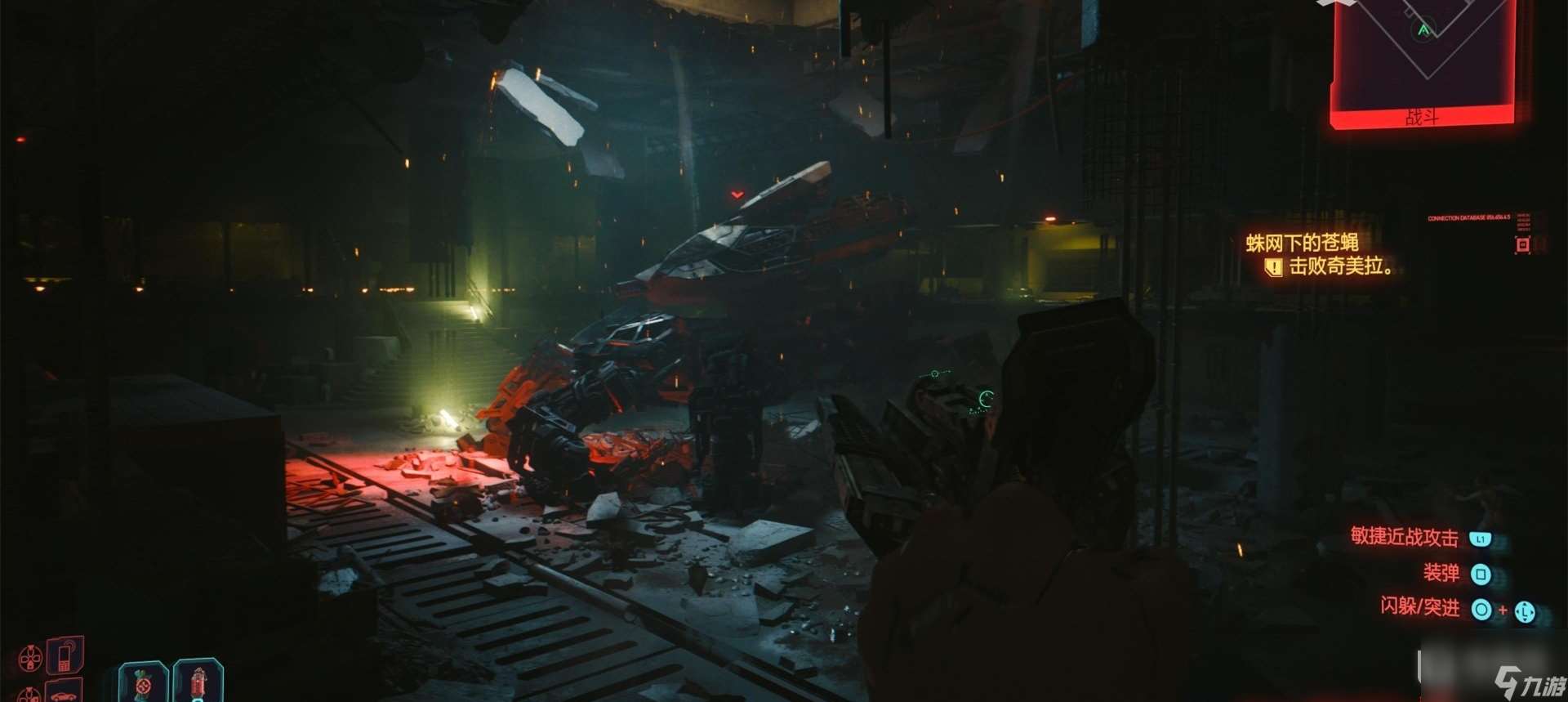Viewport: 1568px width, 702px height.
Task: Call the vehicle with the car icon
Action: 64,691
